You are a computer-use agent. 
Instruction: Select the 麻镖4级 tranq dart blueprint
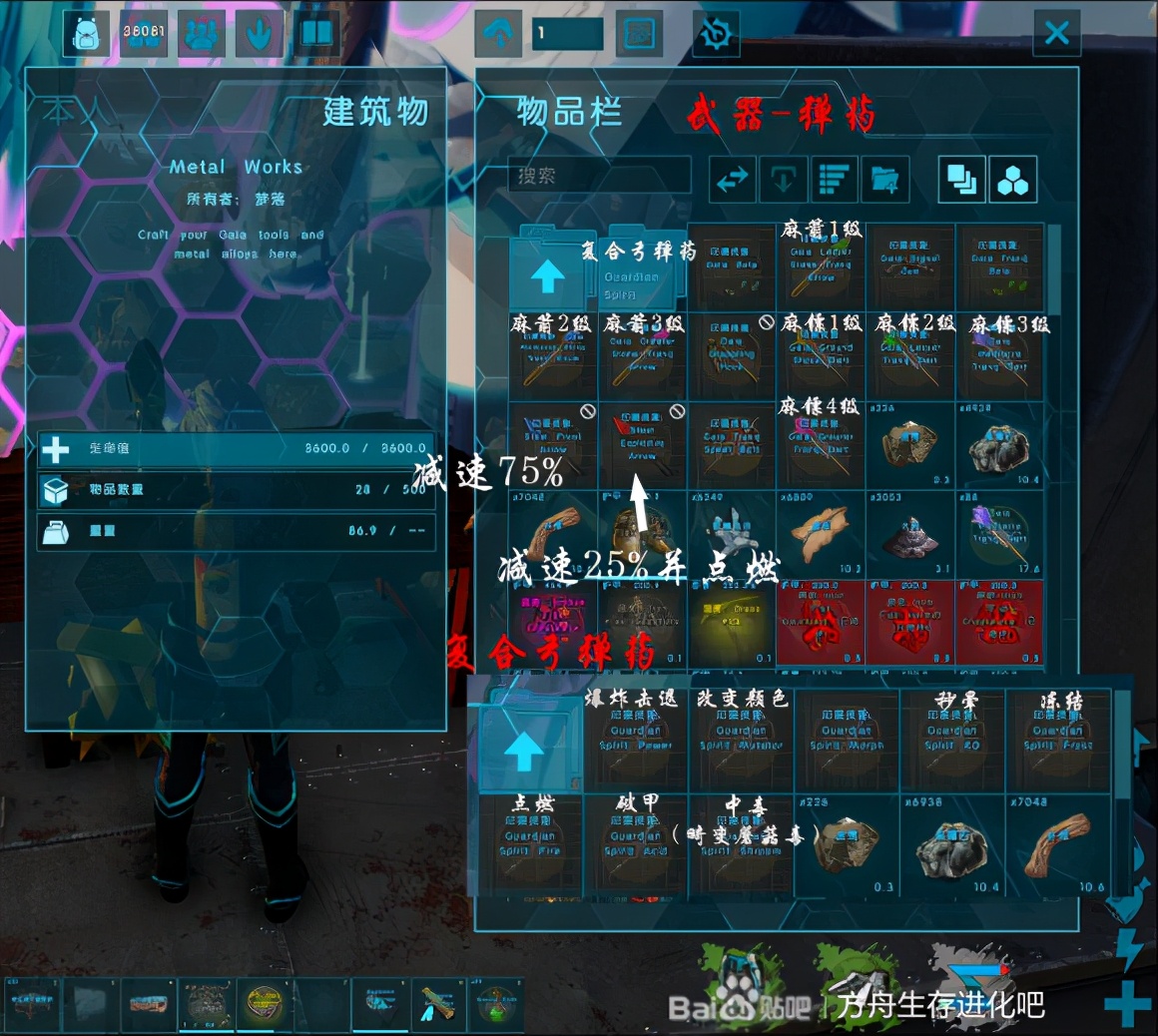(821, 444)
